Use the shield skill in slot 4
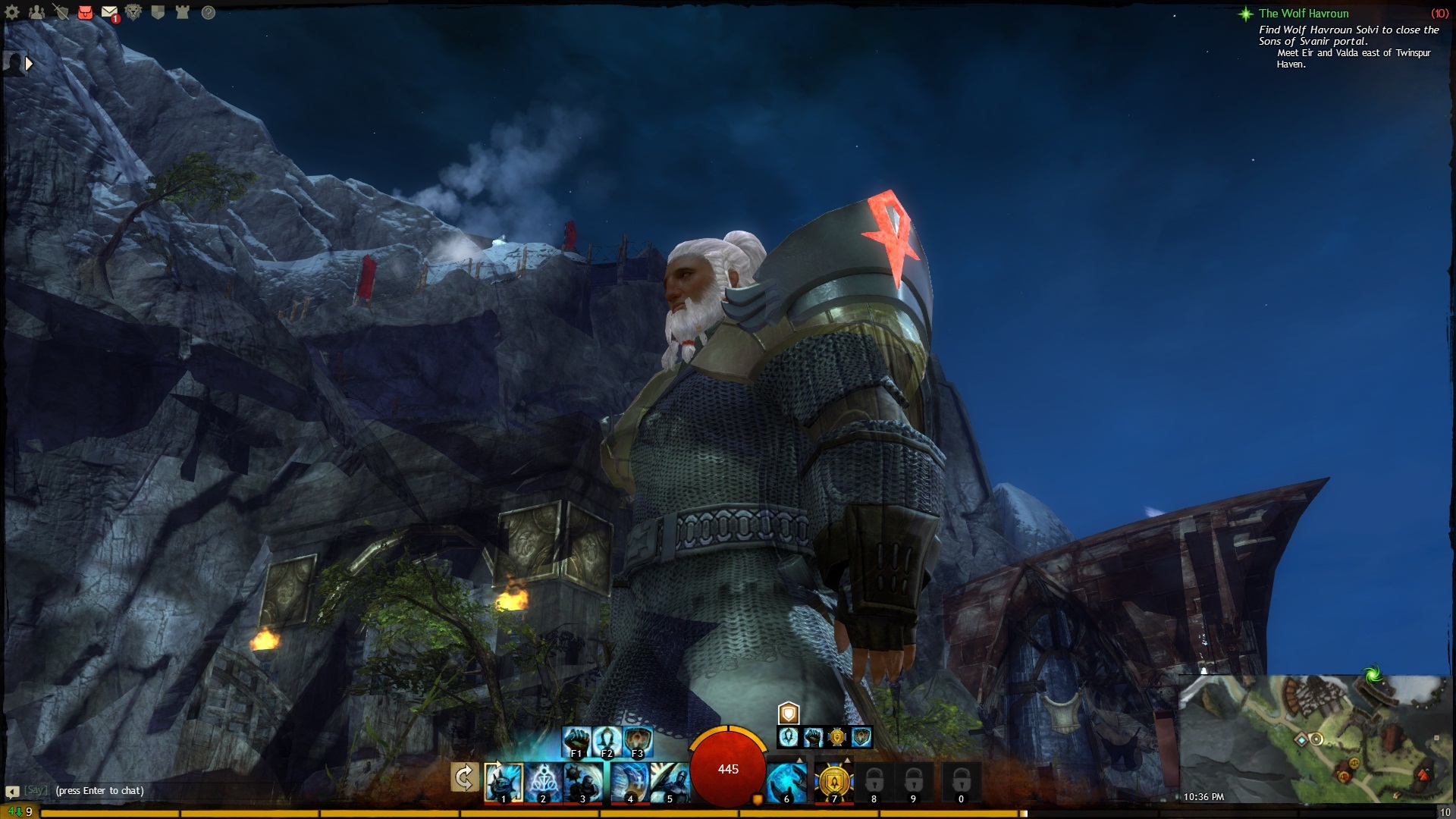Image resolution: width=1456 pixels, height=819 pixels. tap(629, 782)
